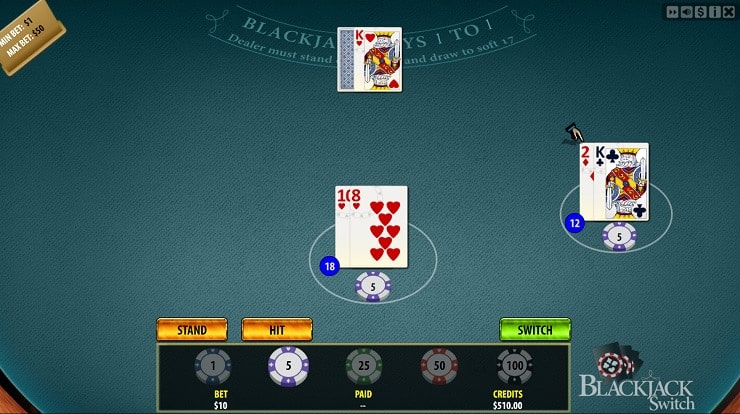
Task: Click the Stand button
Action: pos(192,329)
